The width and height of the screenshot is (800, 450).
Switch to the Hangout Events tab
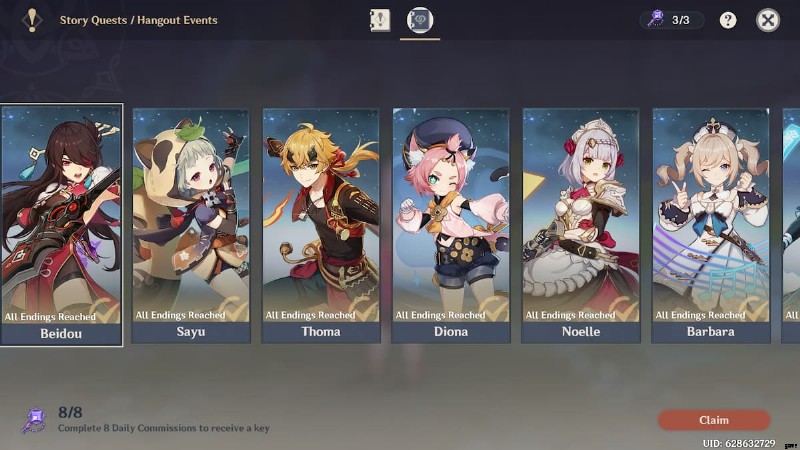click(420, 20)
